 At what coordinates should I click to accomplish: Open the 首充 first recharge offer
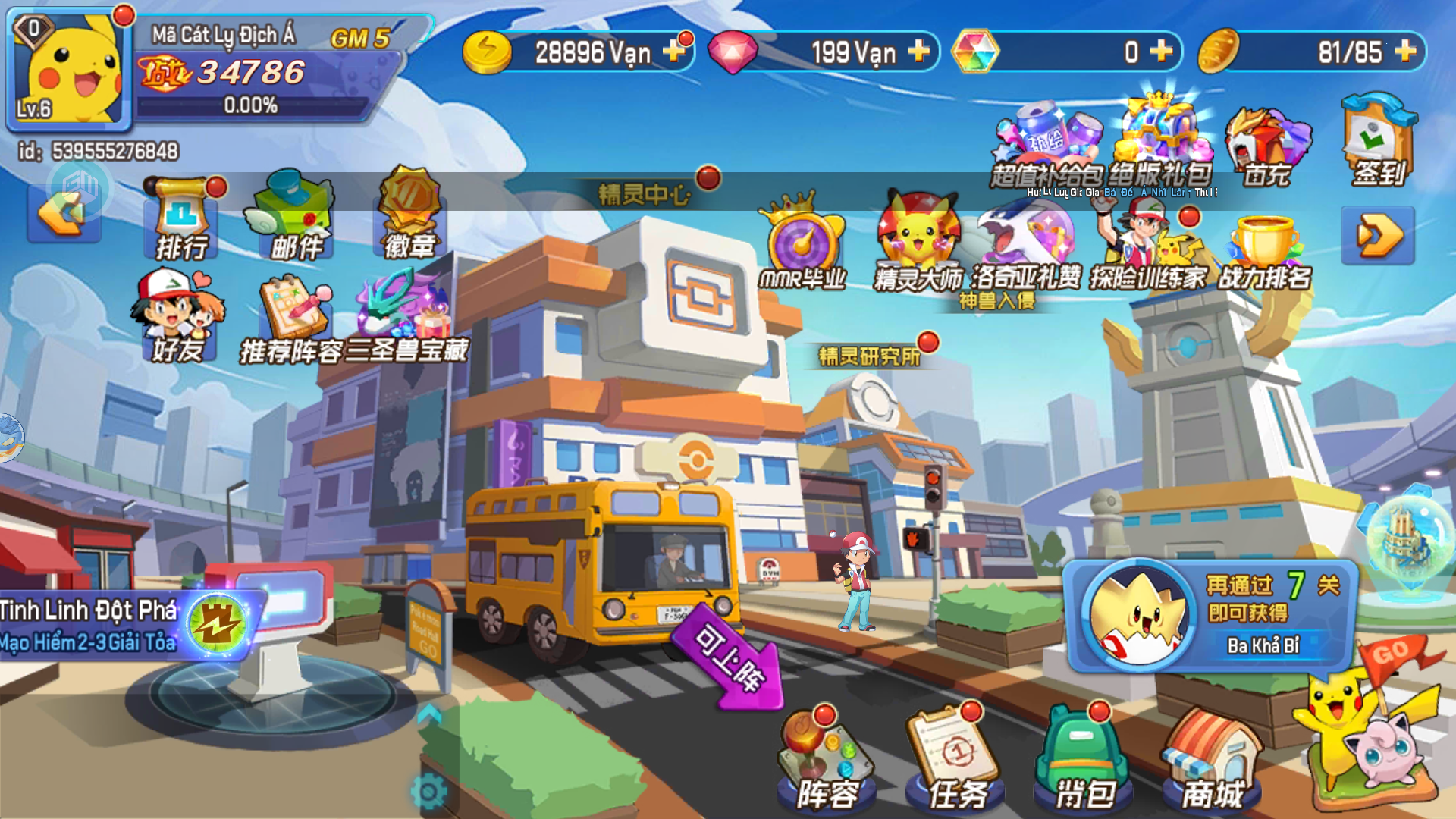point(1266,148)
